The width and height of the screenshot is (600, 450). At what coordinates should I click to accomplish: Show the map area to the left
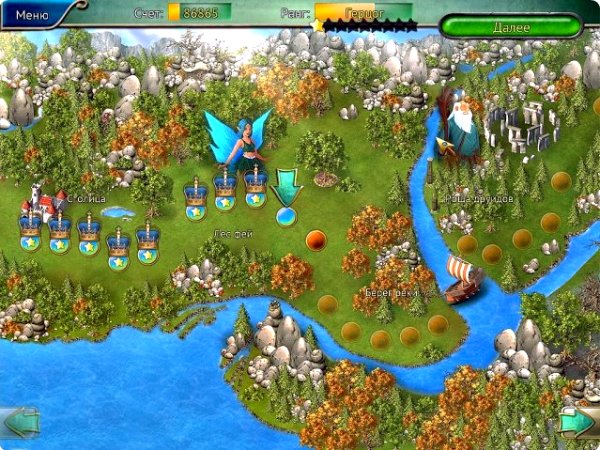20,421
